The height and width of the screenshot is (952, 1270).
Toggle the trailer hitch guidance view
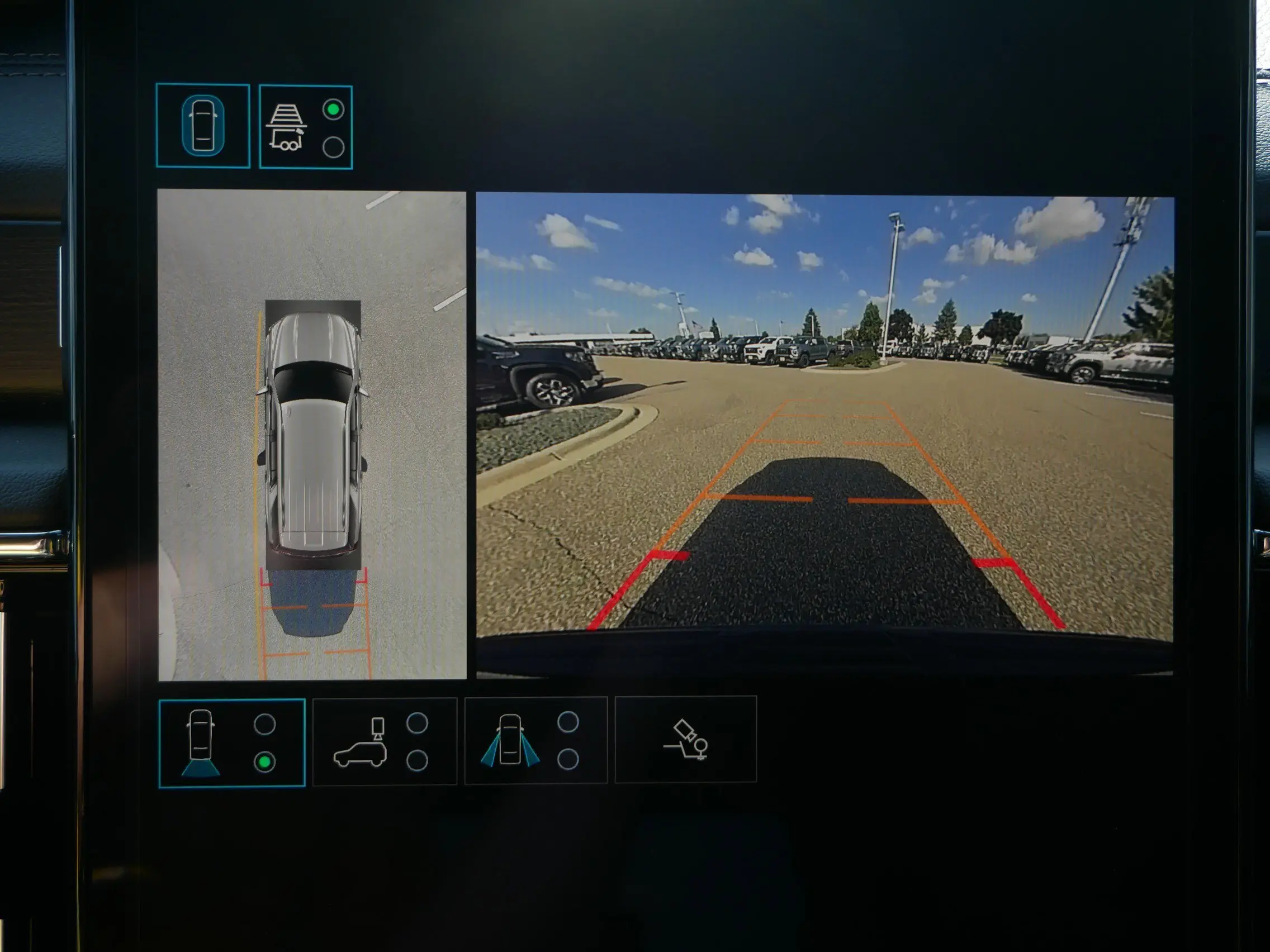[x=305, y=127]
